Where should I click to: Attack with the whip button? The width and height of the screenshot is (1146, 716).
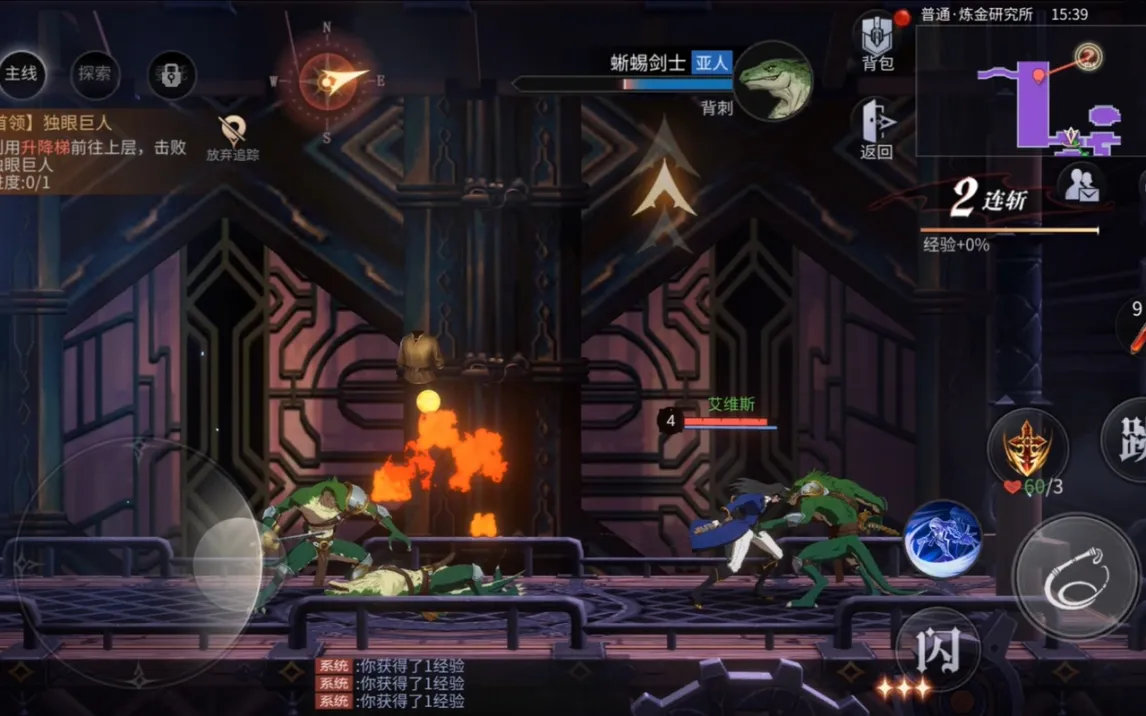coord(1075,577)
